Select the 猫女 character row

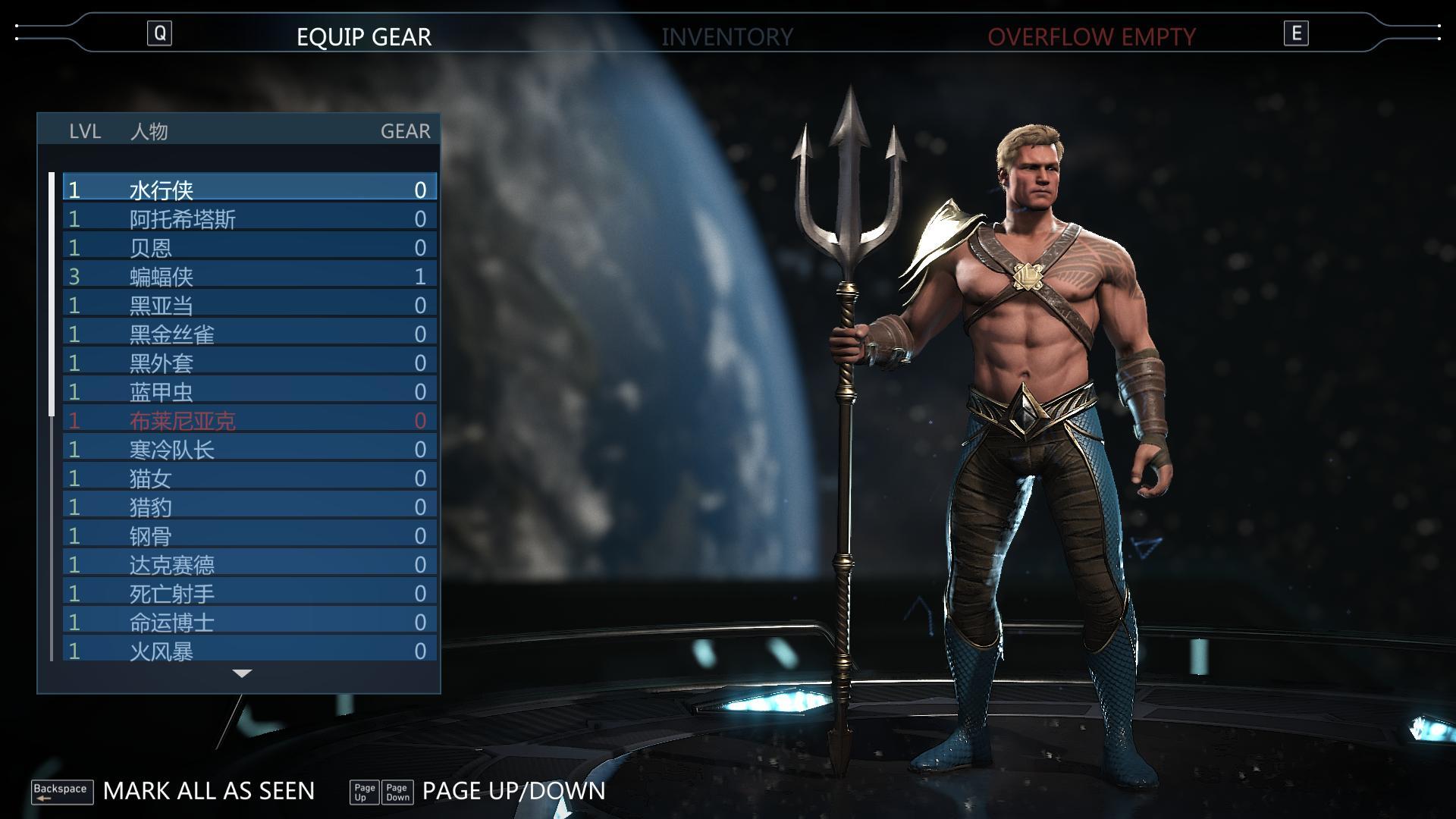pyautogui.click(x=249, y=478)
